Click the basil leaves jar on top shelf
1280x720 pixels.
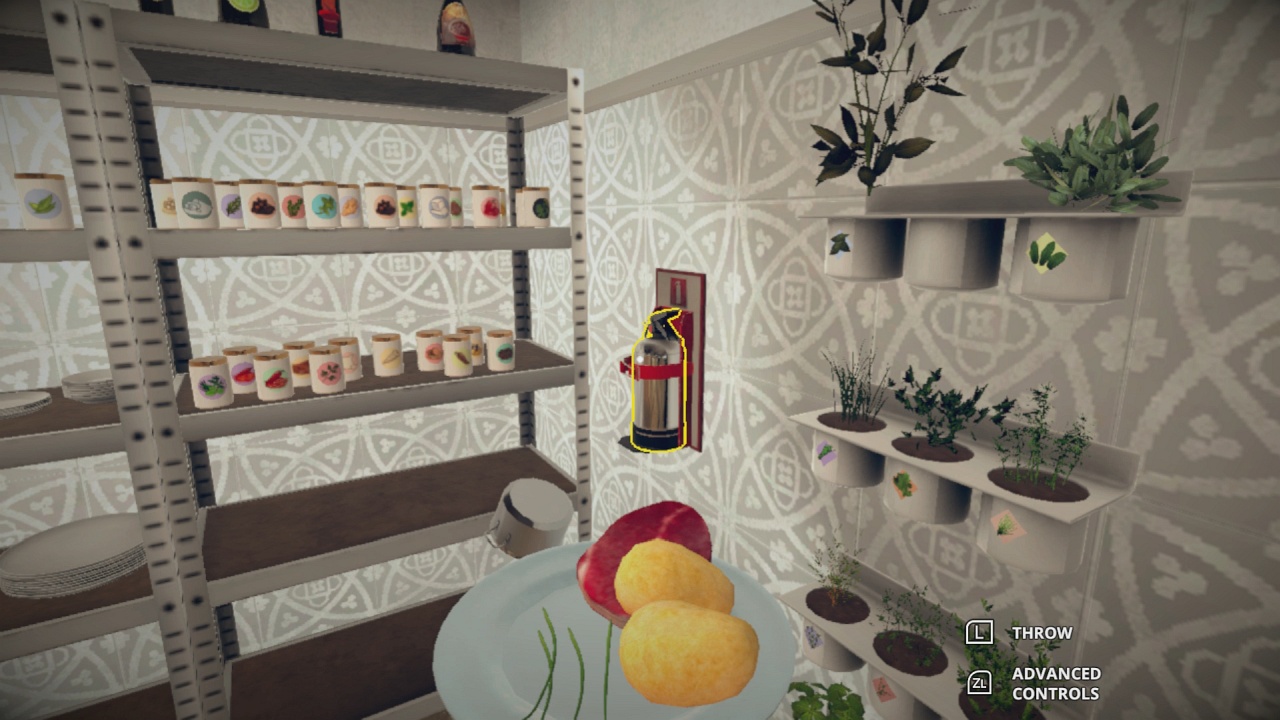click(39, 205)
